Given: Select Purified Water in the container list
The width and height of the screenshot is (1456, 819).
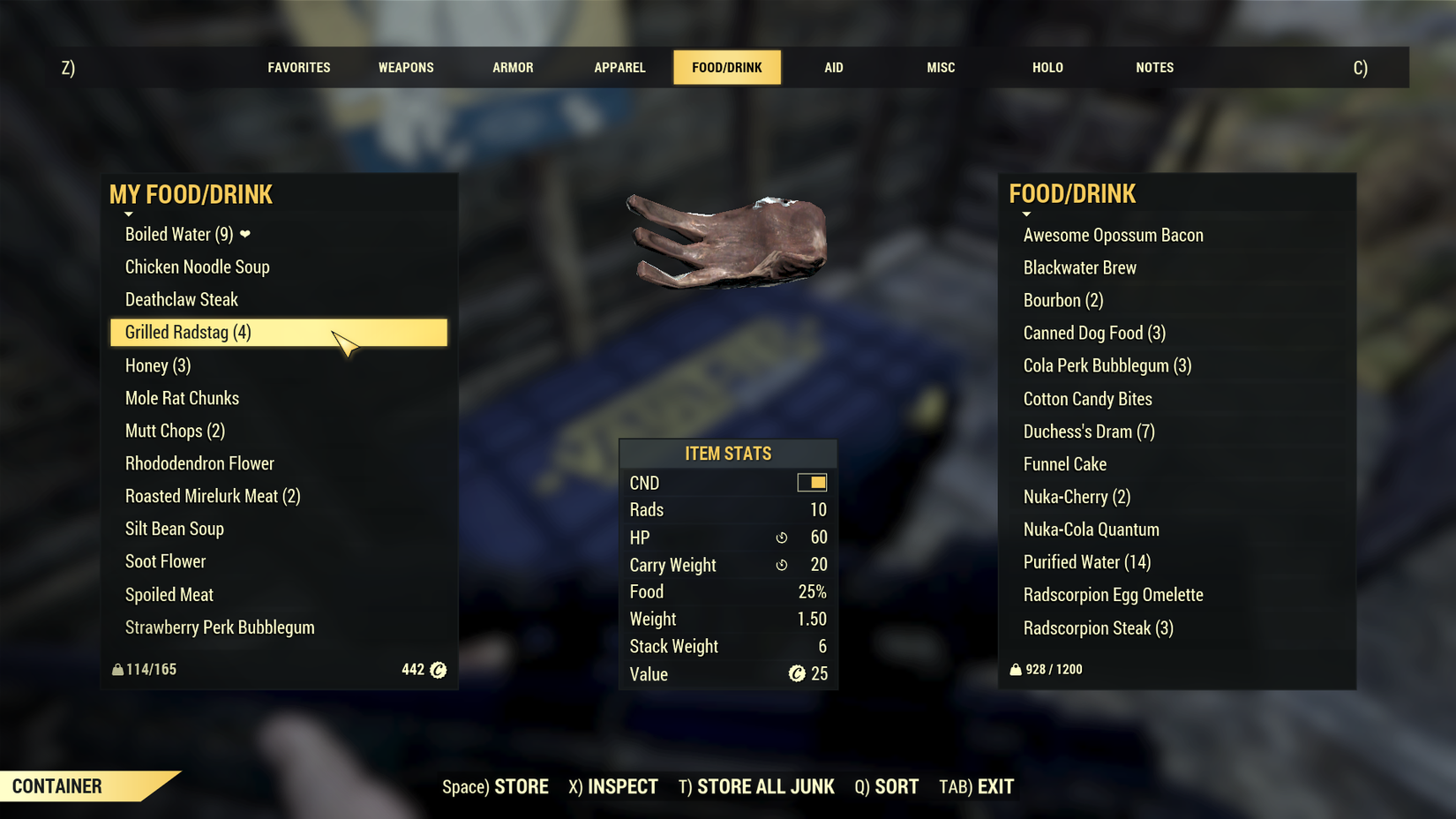Looking at the screenshot, I should [x=1087, y=562].
